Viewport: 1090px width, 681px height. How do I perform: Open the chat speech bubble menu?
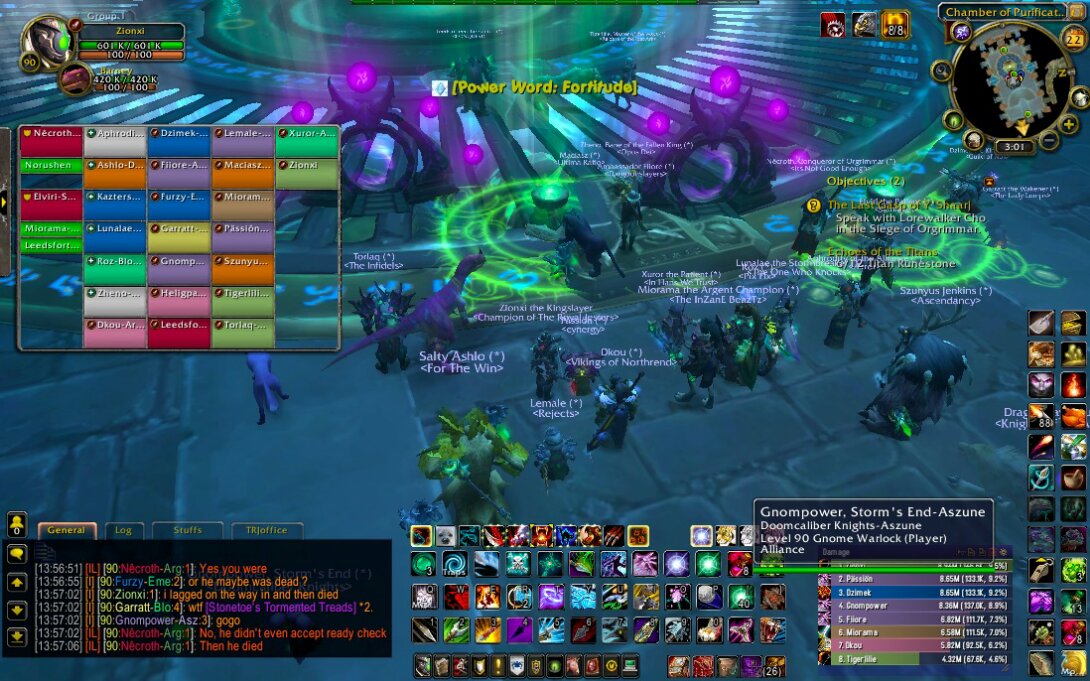(x=17, y=552)
